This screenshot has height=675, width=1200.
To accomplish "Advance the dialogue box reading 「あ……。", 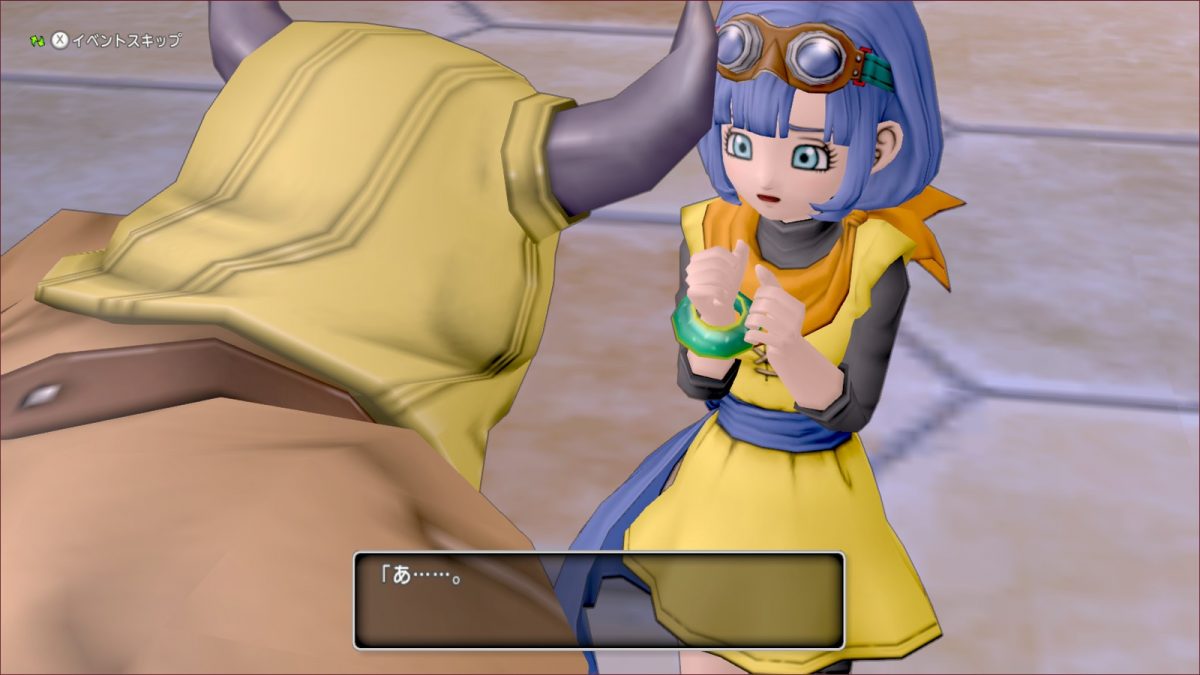I will click(599, 599).
